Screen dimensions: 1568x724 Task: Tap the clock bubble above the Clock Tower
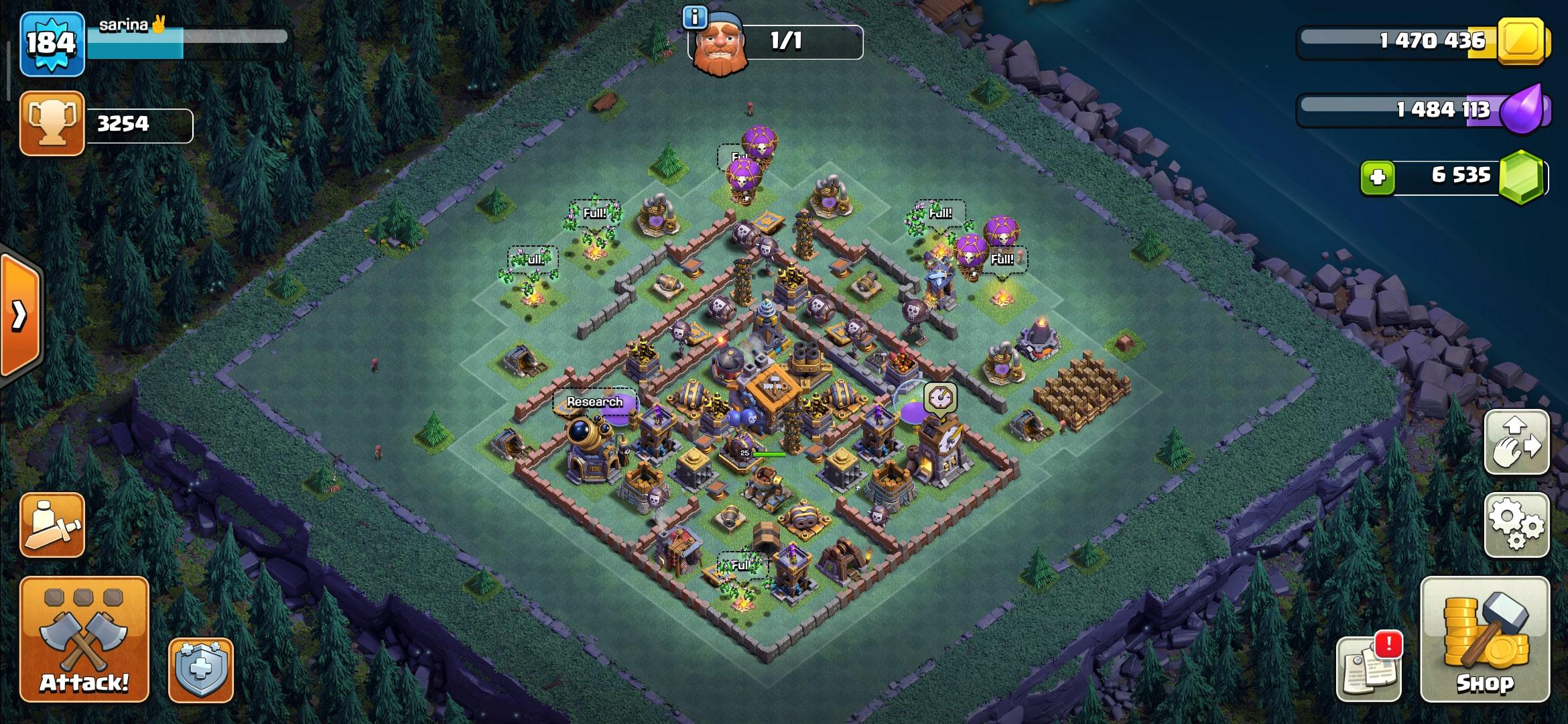940,398
